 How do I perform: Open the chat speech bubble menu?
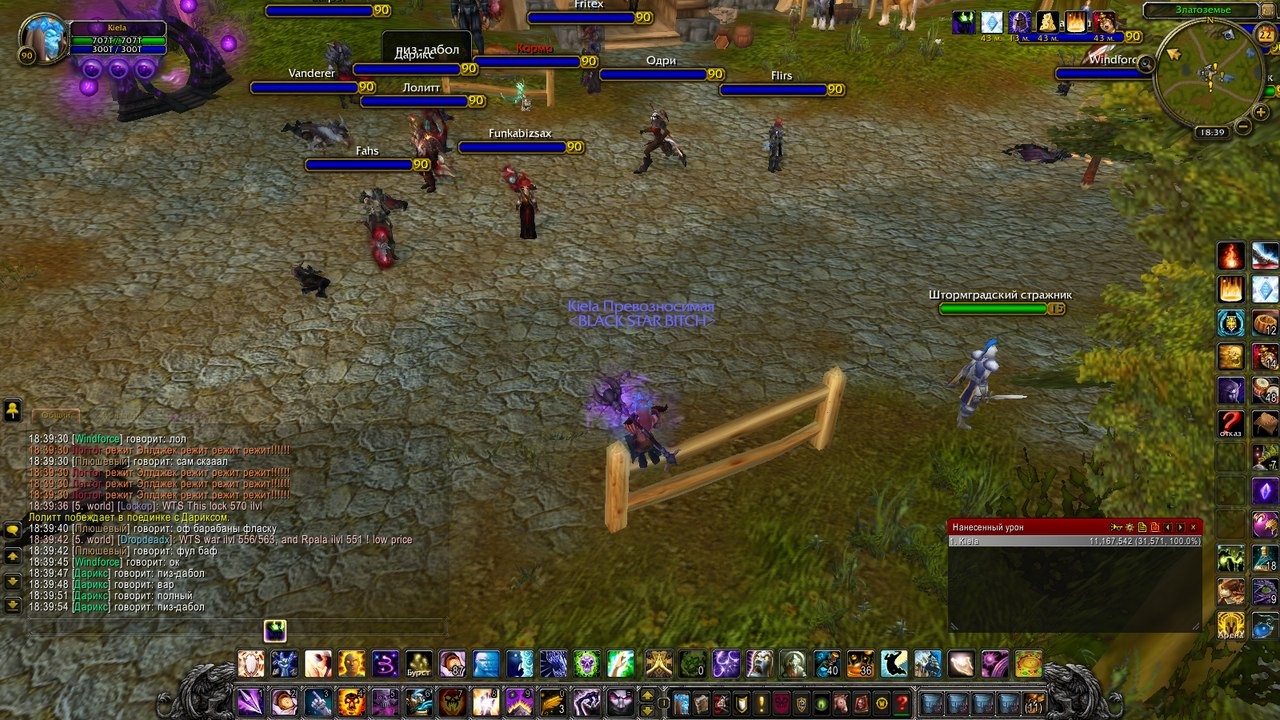(13, 530)
